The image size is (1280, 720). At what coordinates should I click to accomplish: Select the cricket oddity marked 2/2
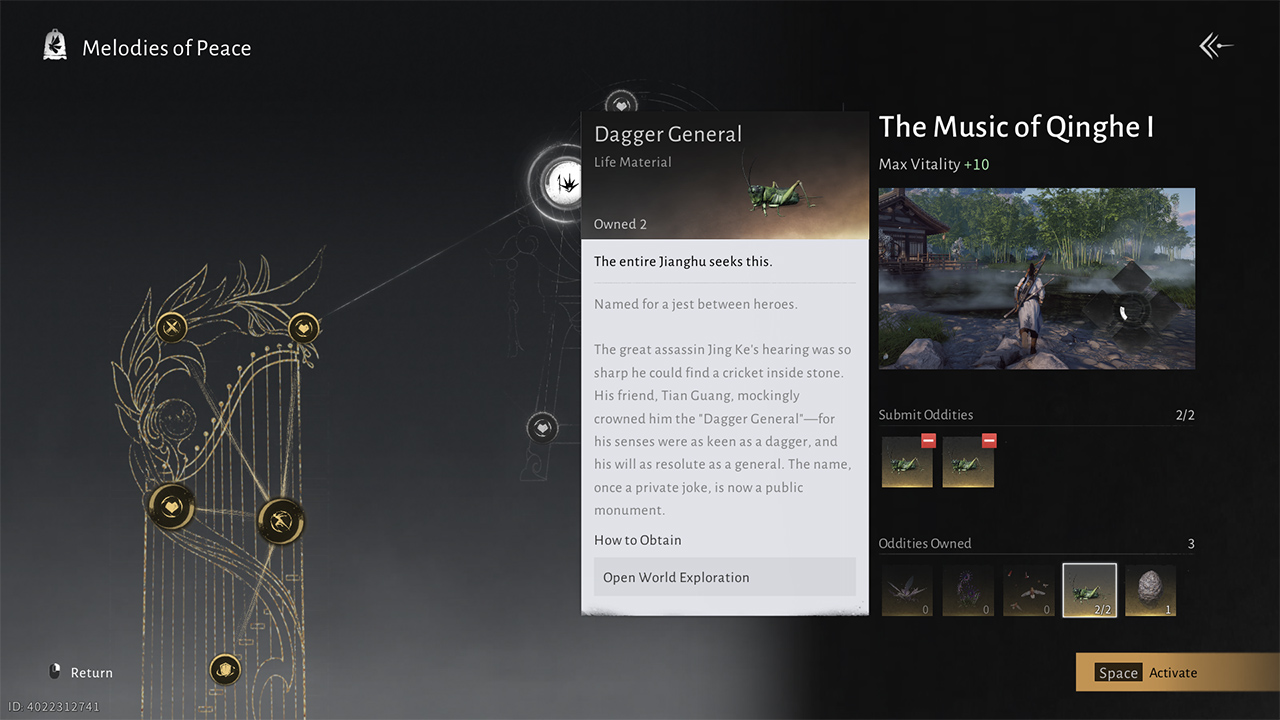pos(1089,590)
